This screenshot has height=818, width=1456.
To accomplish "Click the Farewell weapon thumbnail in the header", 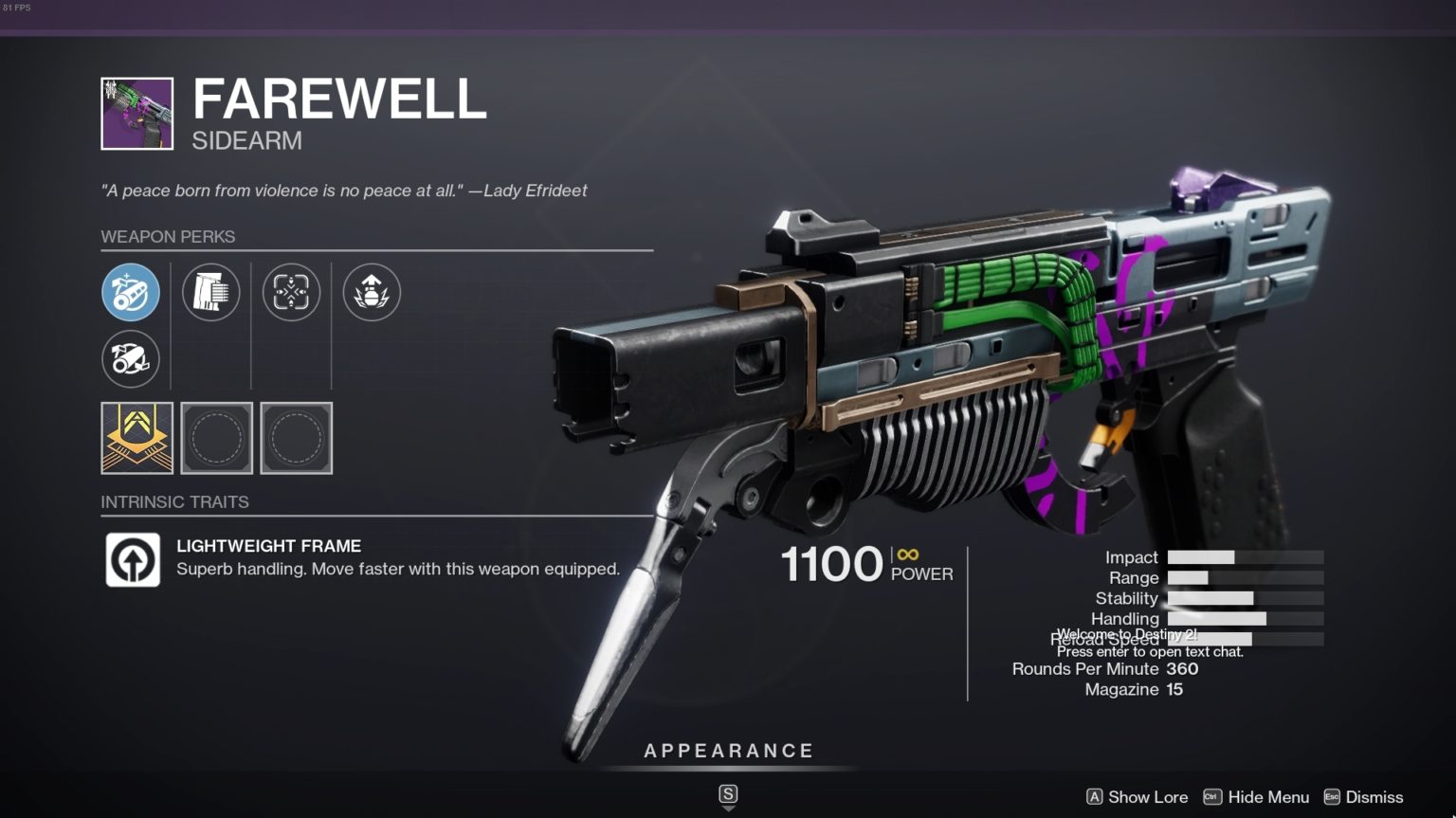I will coord(136,113).
